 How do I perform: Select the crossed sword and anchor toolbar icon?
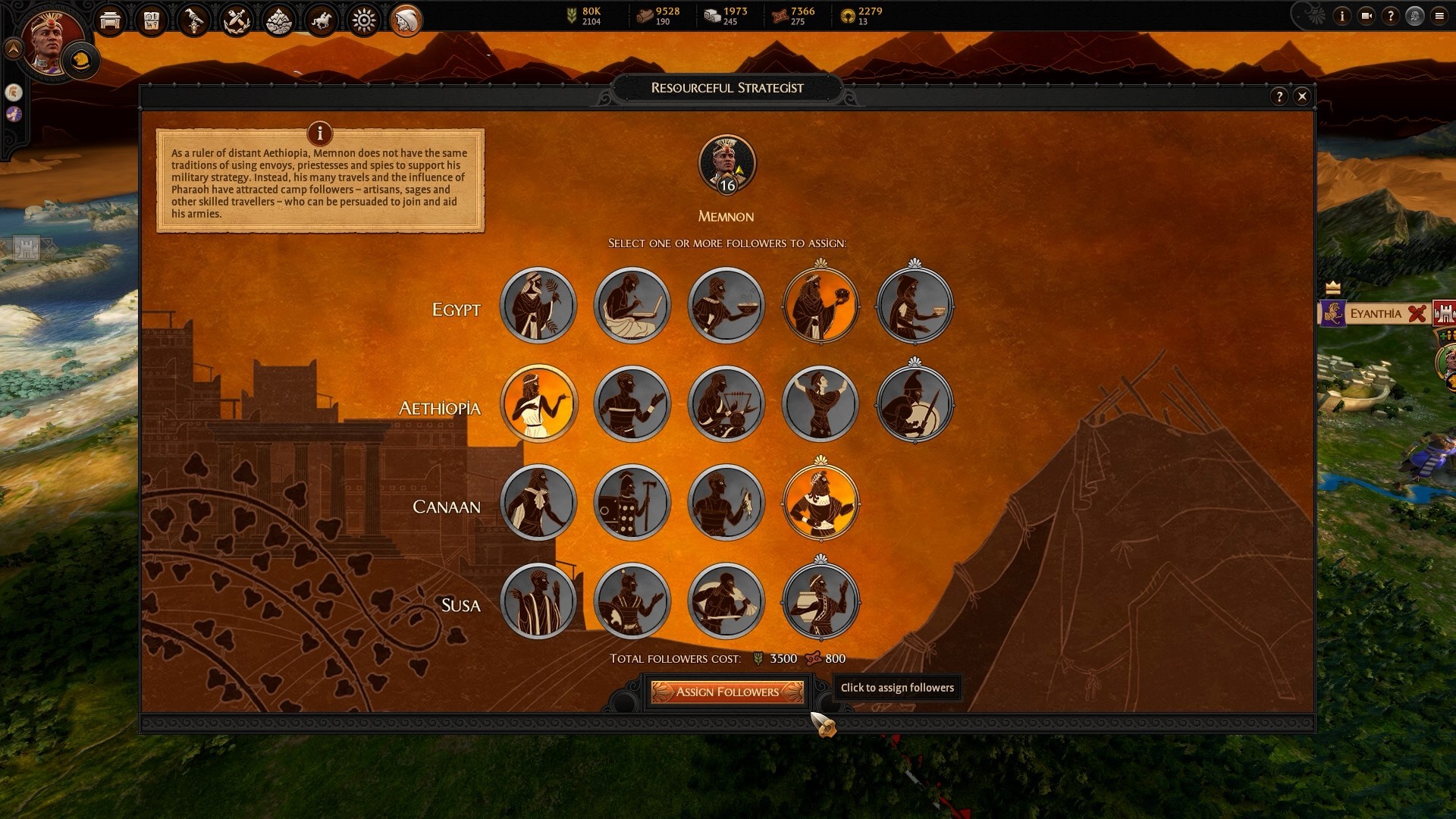coord(236,21)
